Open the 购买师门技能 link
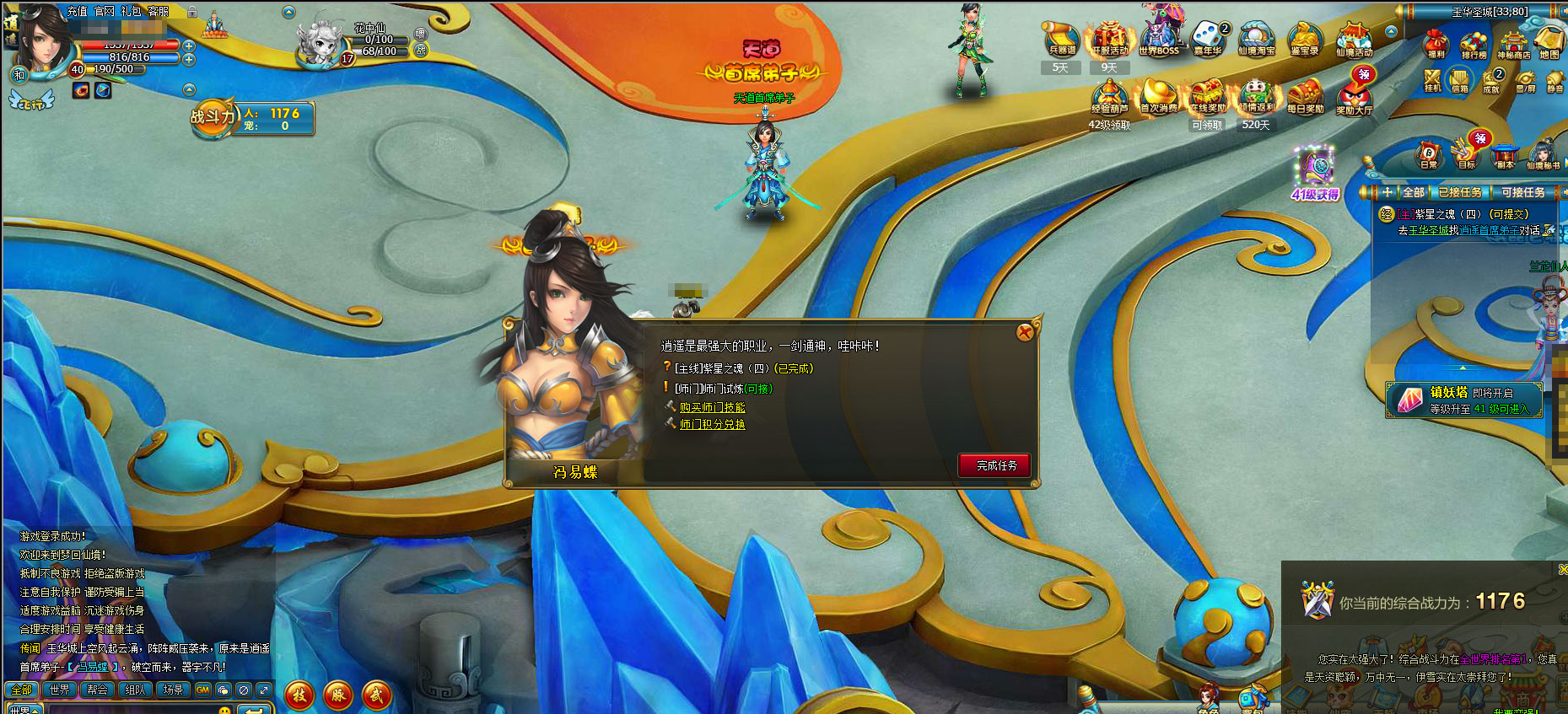This screenshot has width=1568, height=714. [712, 407]
